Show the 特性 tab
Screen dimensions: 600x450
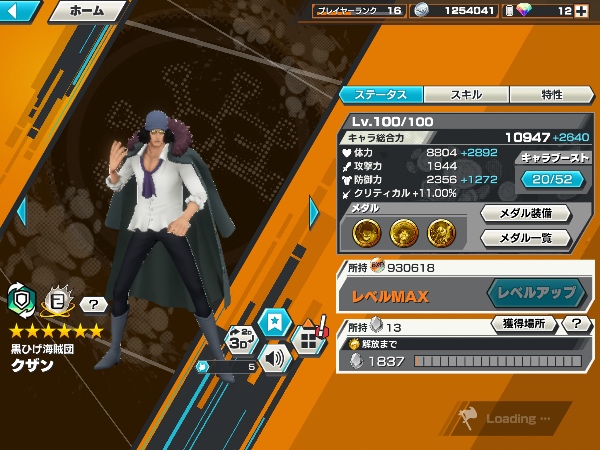point(551,95)
